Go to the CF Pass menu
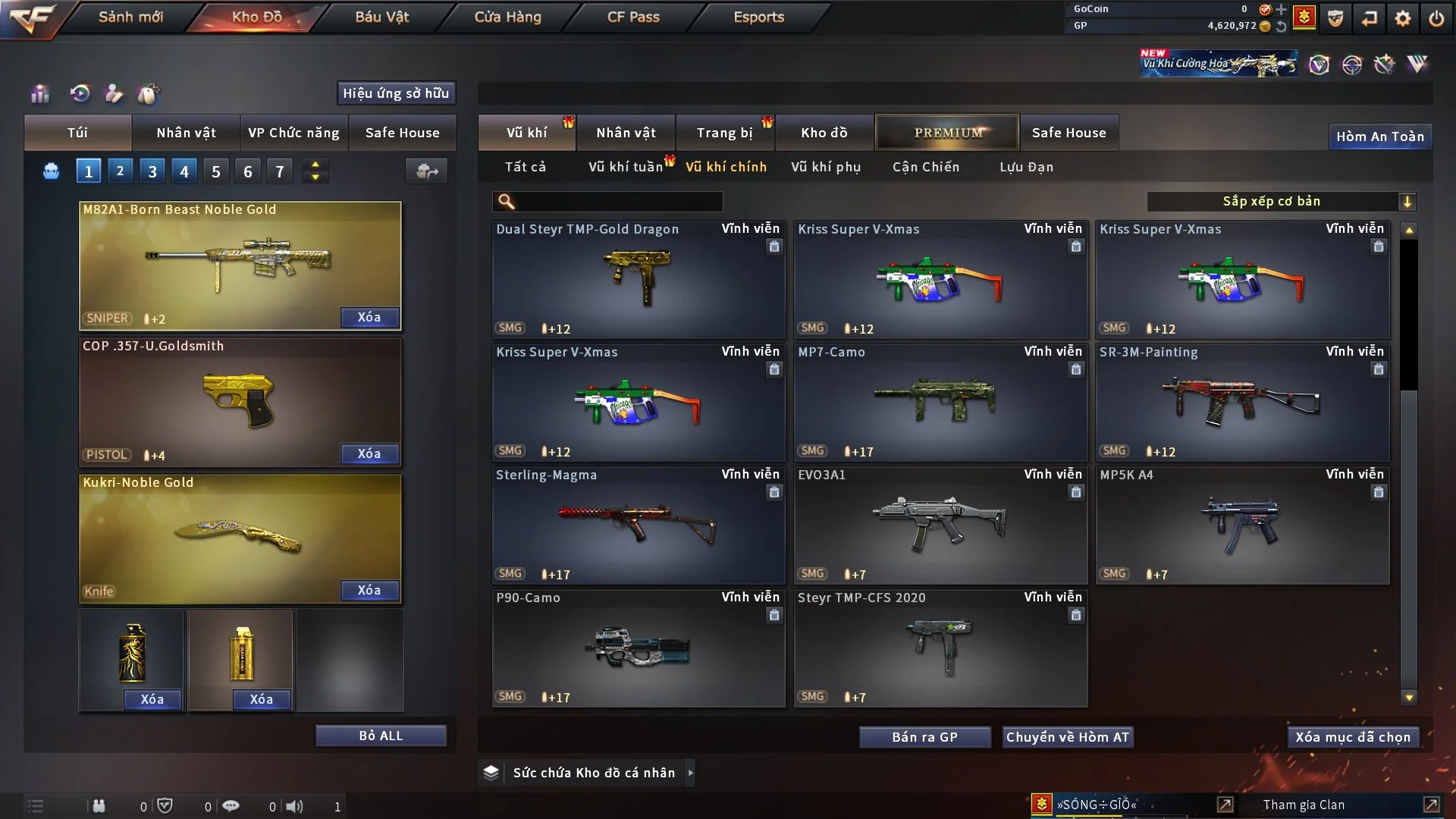Image resolution: width=1456 pixels, height=819 pixels. [633, 17]
